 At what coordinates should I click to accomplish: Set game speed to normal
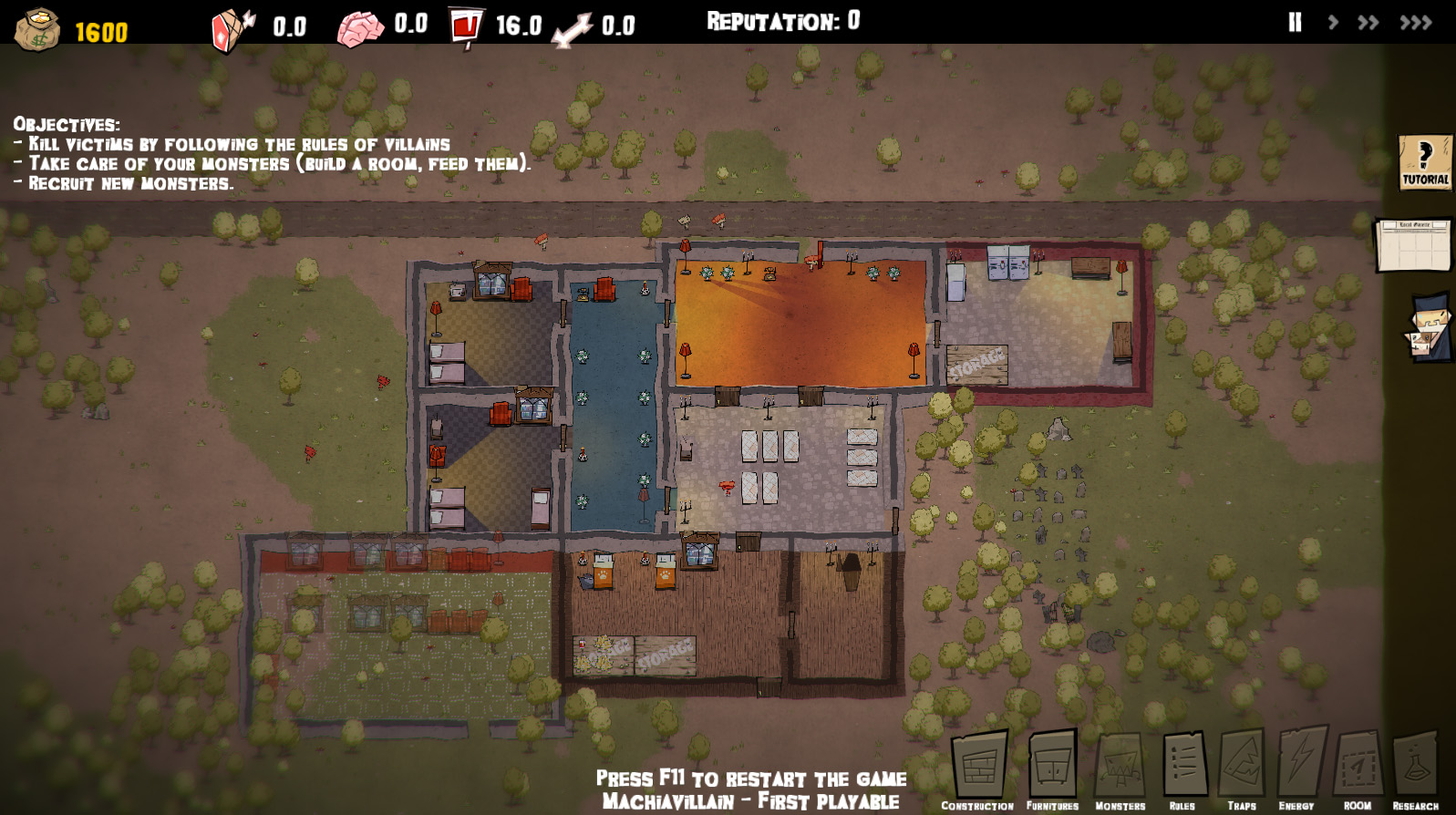(1333, 23)
